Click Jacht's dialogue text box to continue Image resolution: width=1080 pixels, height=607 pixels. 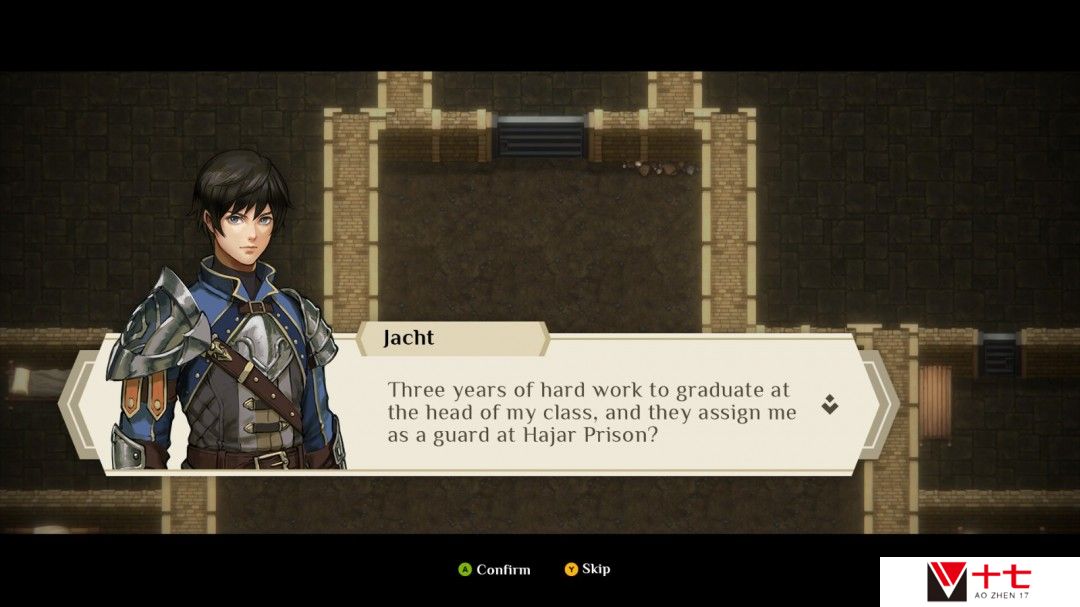click(x=592, y=412)
